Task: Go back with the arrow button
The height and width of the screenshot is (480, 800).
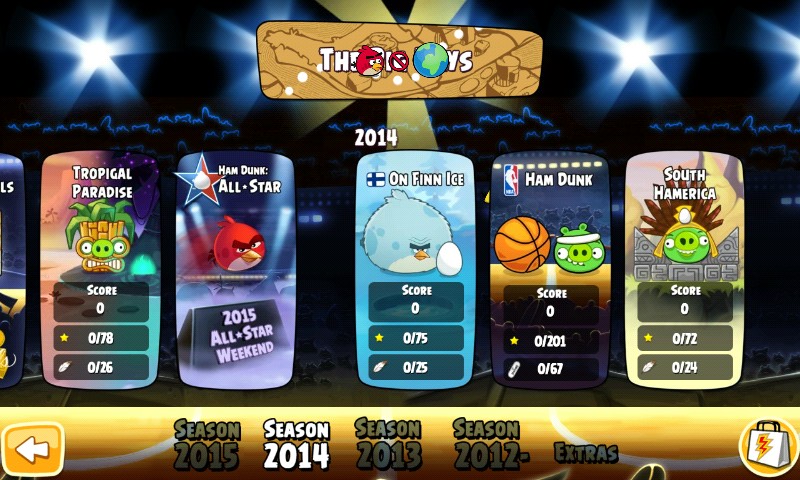Action: click(33, 449)
